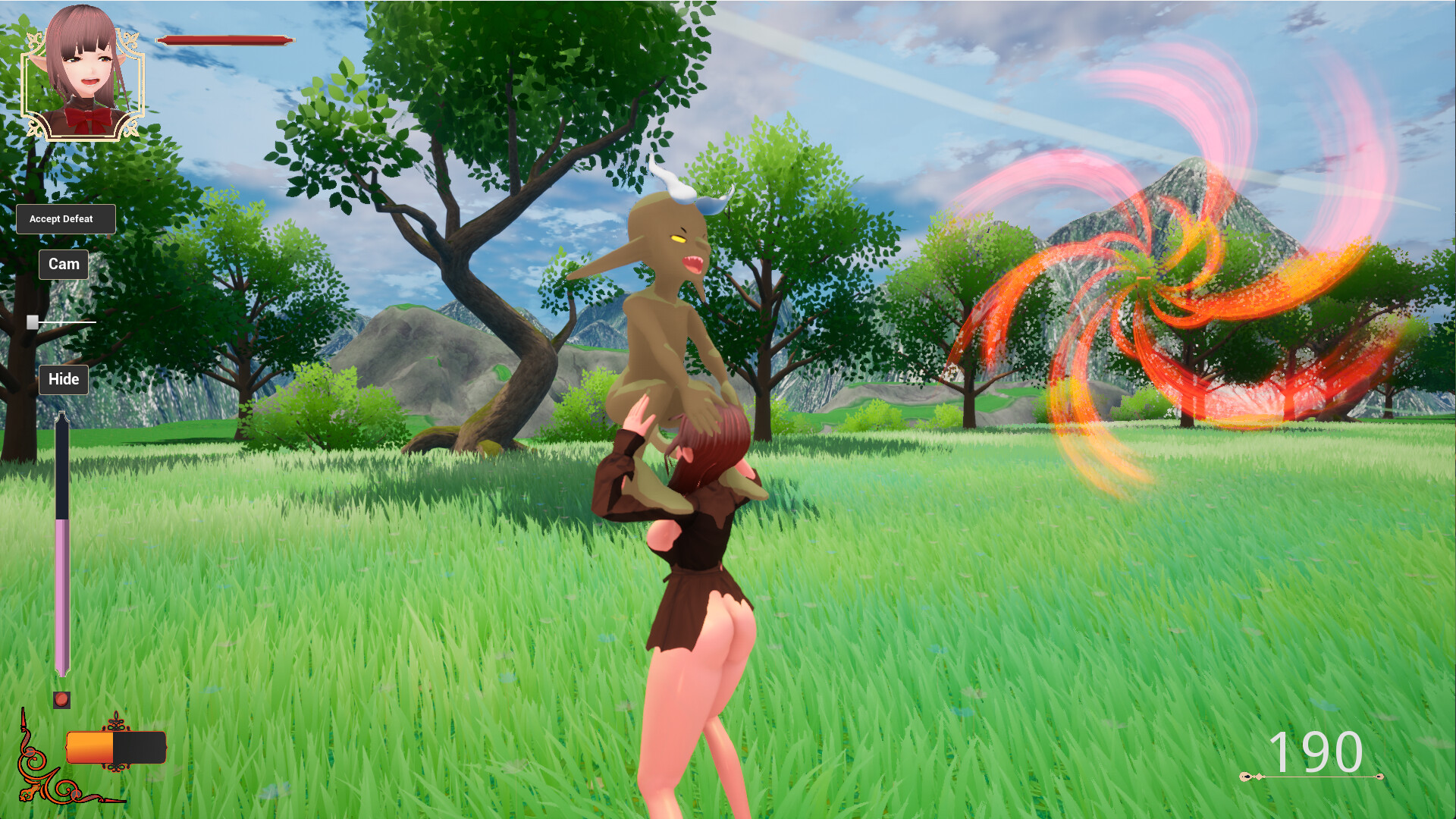The image size is (1456, 819).
Task: Click the red orb button below the pink meter
Action: coord(61,700)
